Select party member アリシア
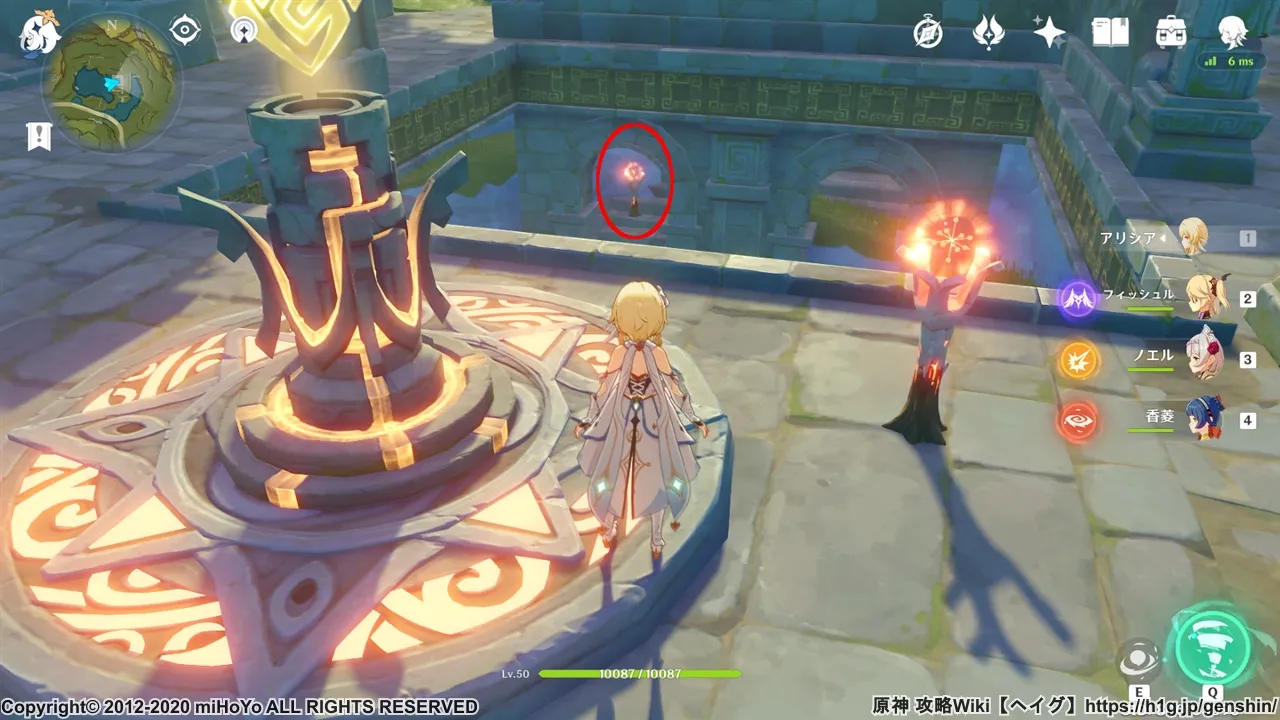This screenshot has width=1280, height=720. tap(1192, 238)
